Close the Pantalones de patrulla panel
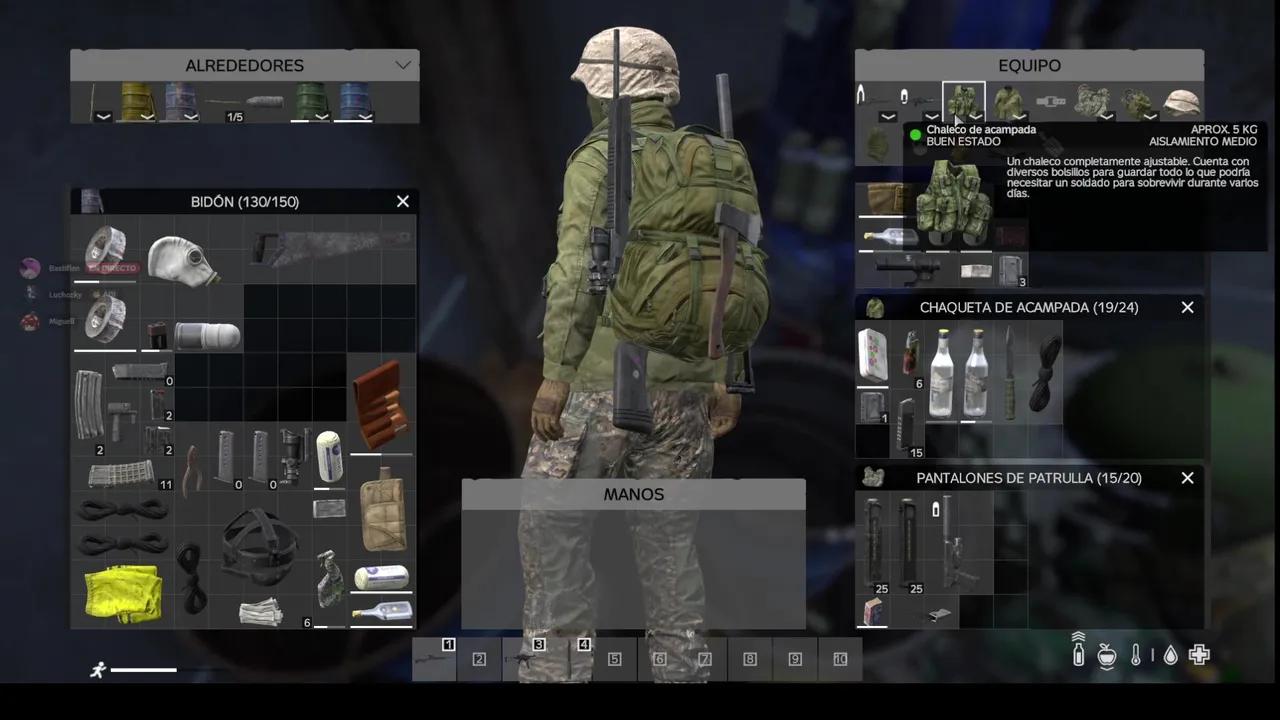The height and width of the screenshot is (720, 1280). (1187, 478)
